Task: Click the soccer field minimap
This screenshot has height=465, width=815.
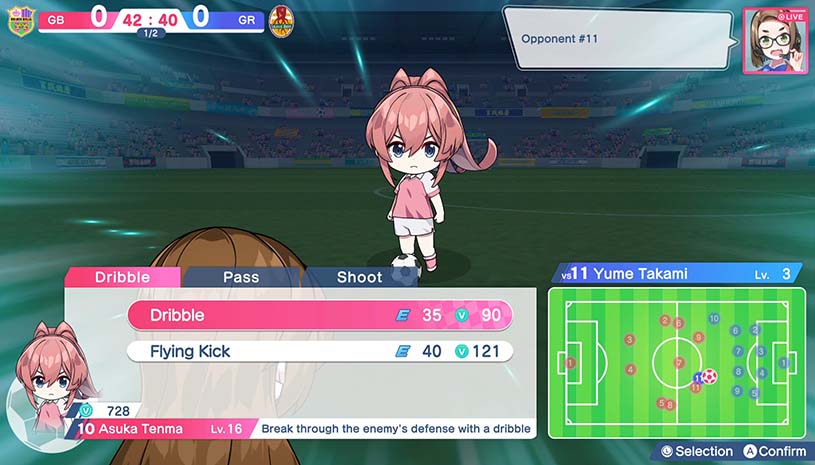Action: [x=676, y=362]
